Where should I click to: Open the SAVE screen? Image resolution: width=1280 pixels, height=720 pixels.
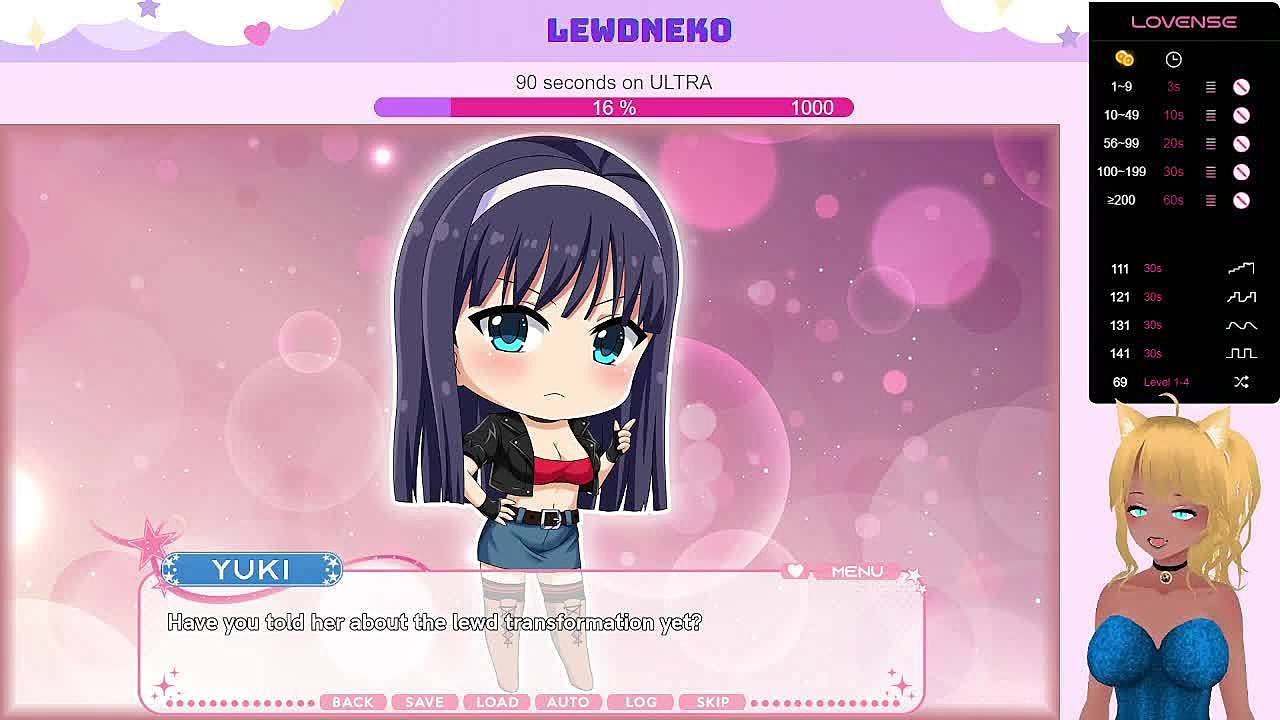(424, 702)
